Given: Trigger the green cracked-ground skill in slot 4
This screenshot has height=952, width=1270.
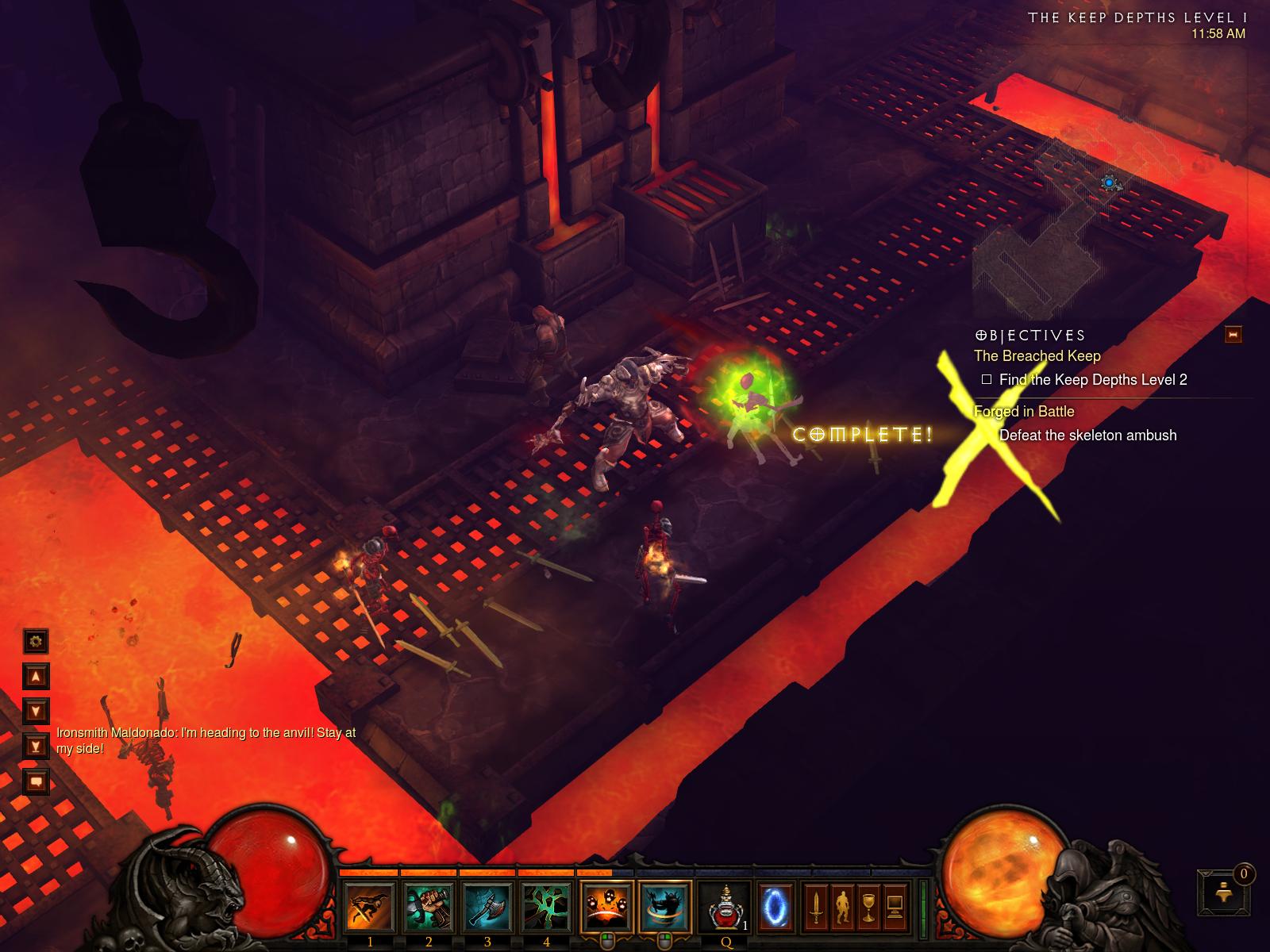Looking at the screenshot, I should [546, 907].
